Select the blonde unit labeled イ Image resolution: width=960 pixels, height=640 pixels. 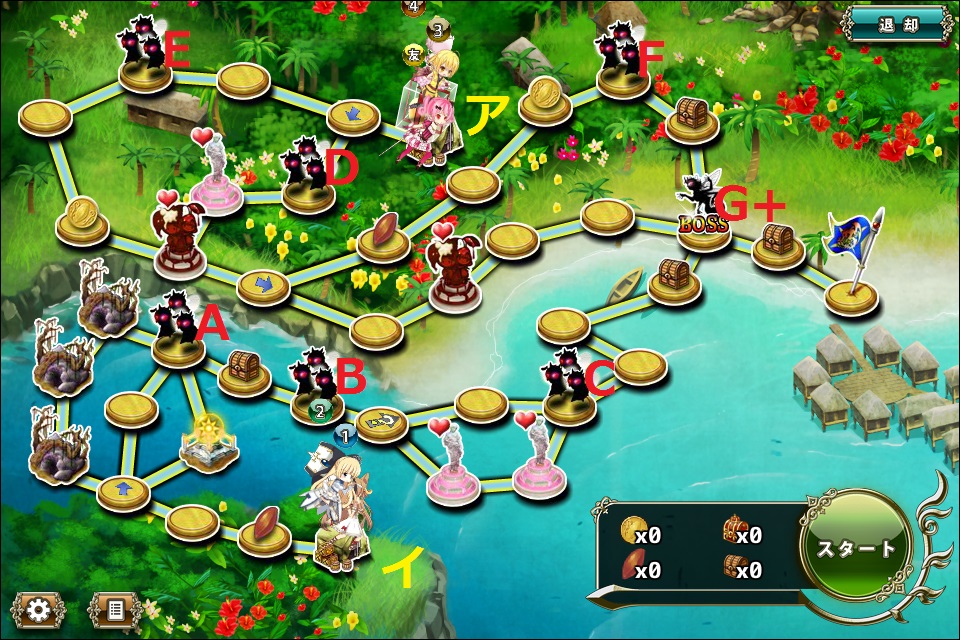click(x=336, y=510)
